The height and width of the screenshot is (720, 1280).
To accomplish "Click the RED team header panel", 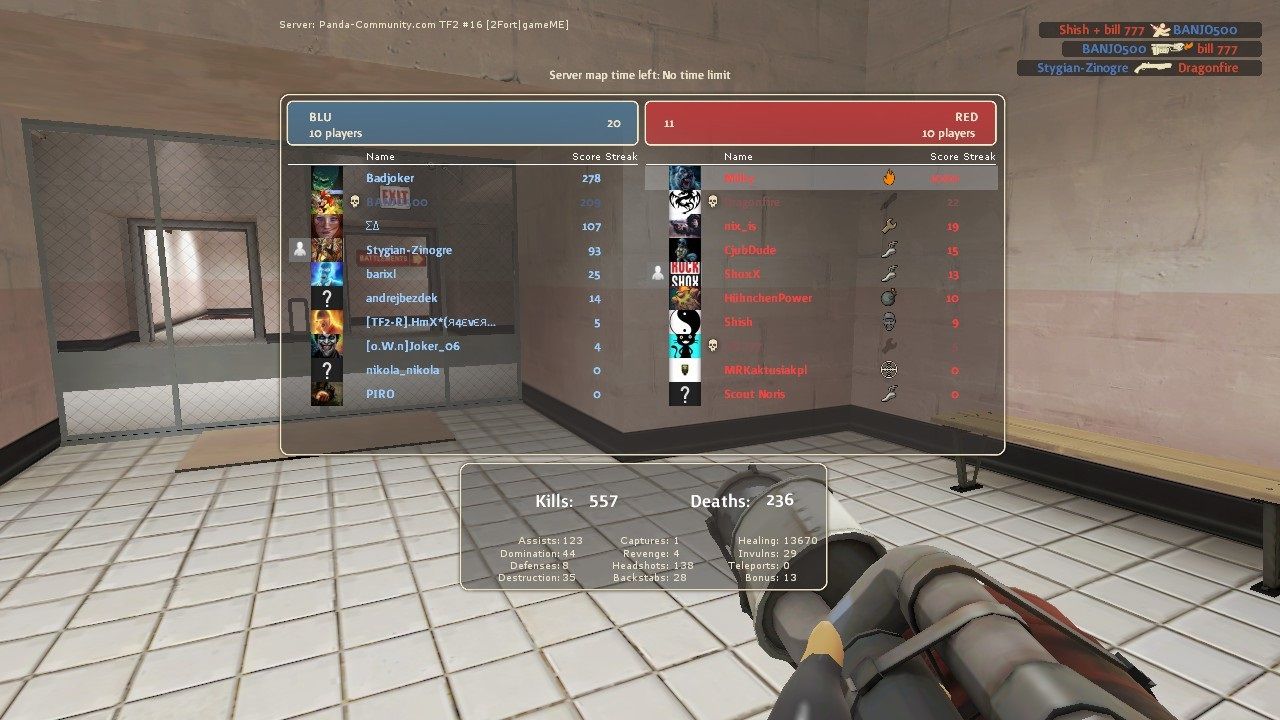I will [x=822, y=122].
